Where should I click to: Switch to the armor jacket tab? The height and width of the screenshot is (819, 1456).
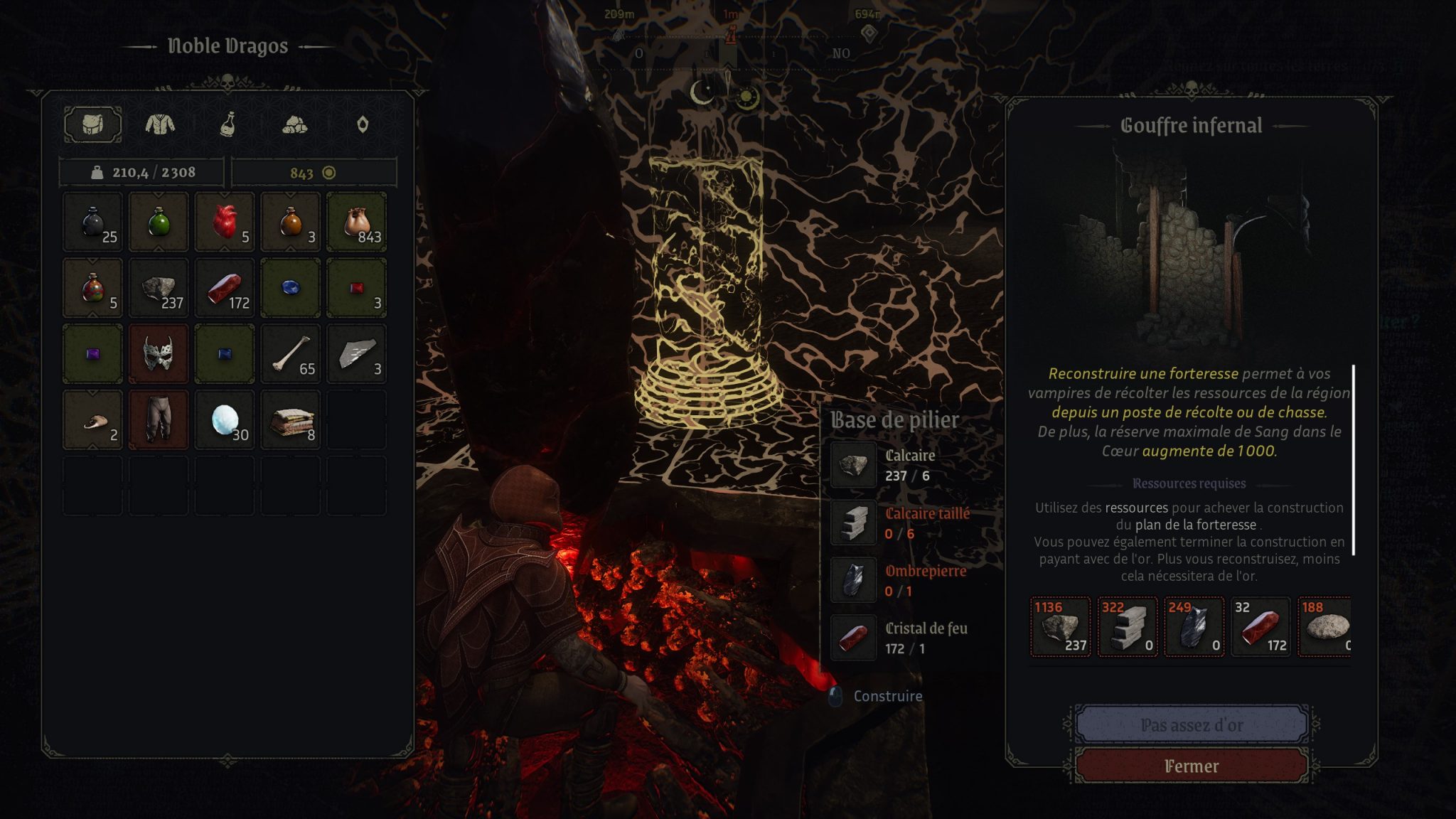[x=160, y=125]
